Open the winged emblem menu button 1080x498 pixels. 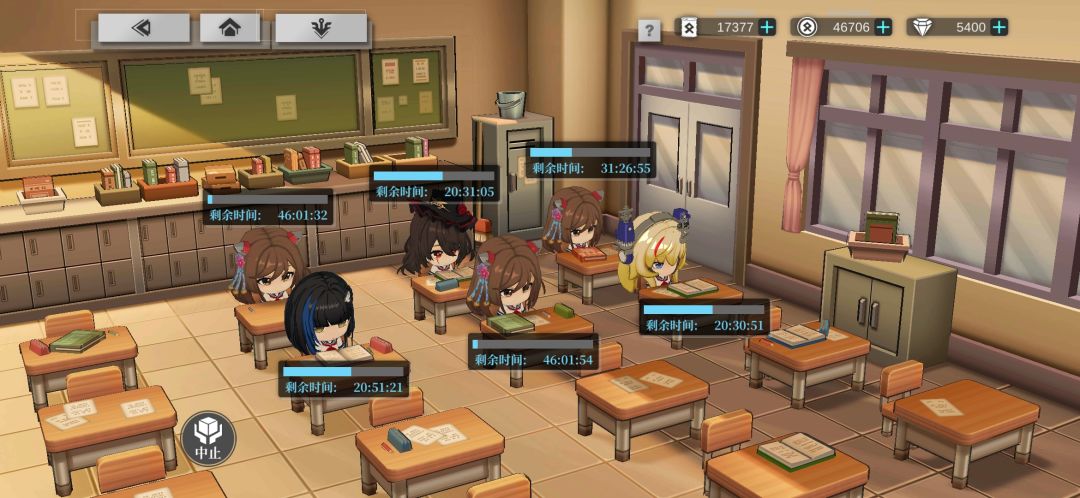click(x=321, y=28)
